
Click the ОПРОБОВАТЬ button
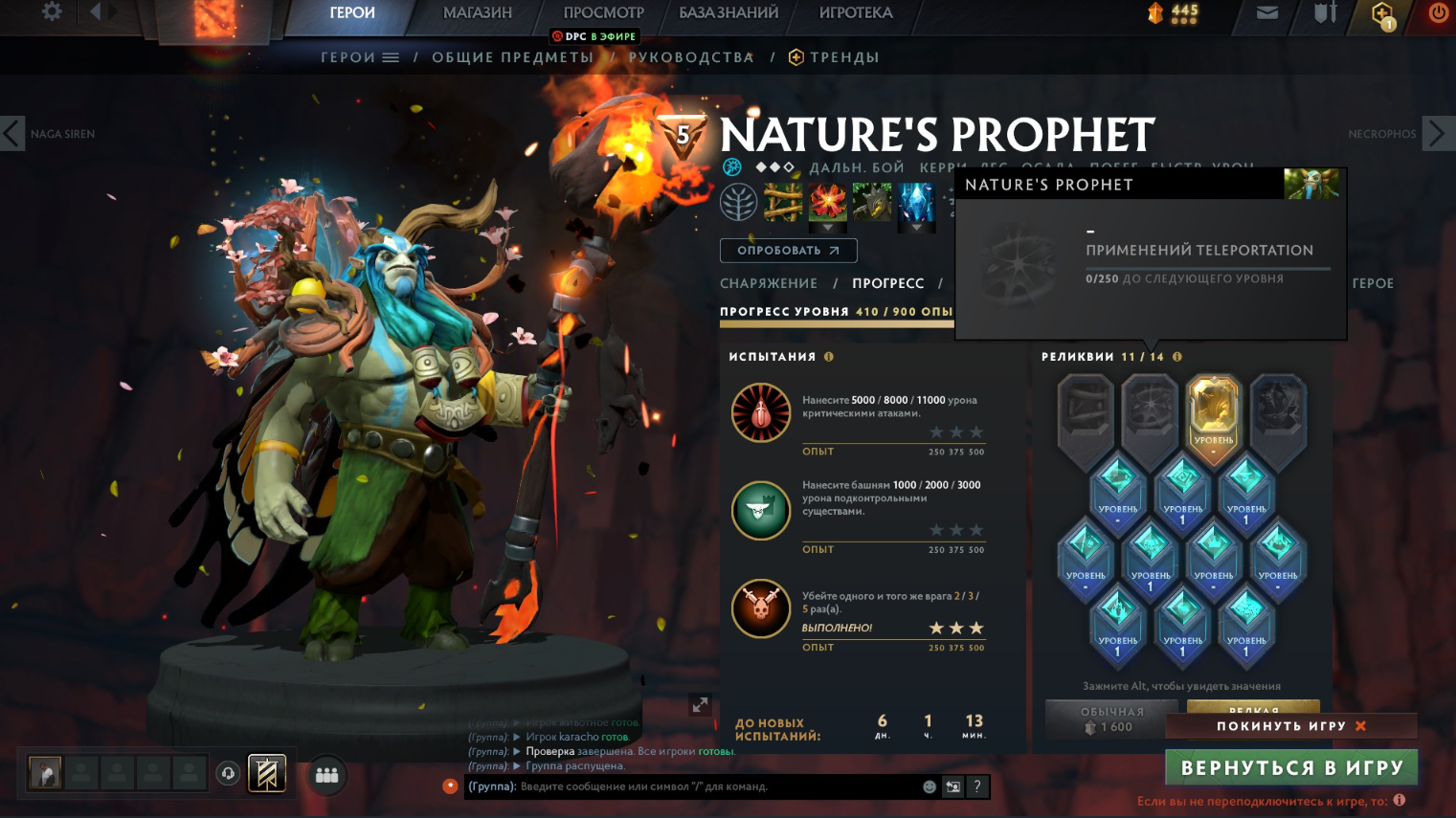tap(788, 250)
